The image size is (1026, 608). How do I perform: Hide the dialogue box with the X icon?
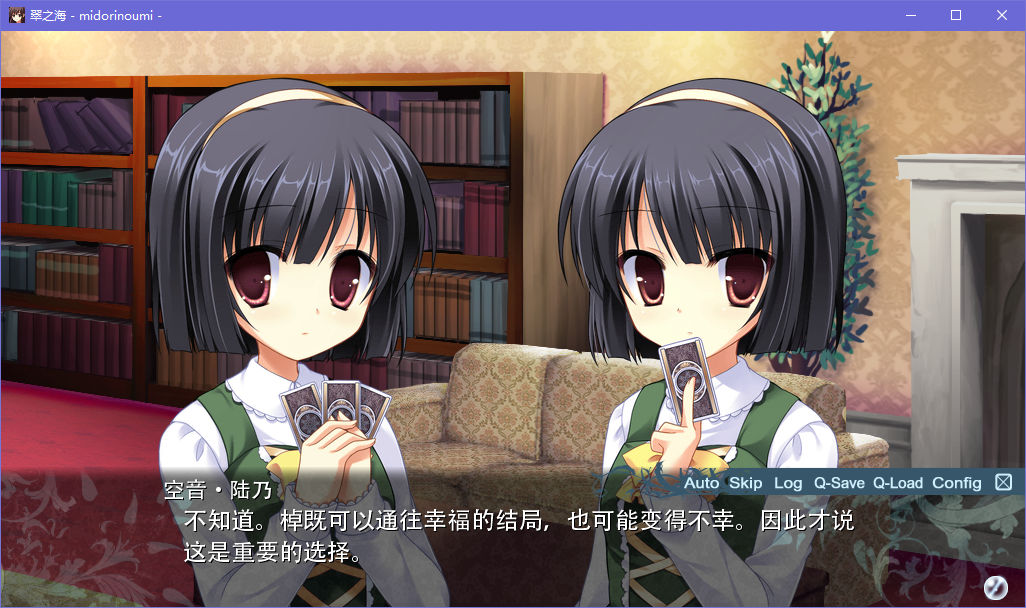tap(1003, 483)
